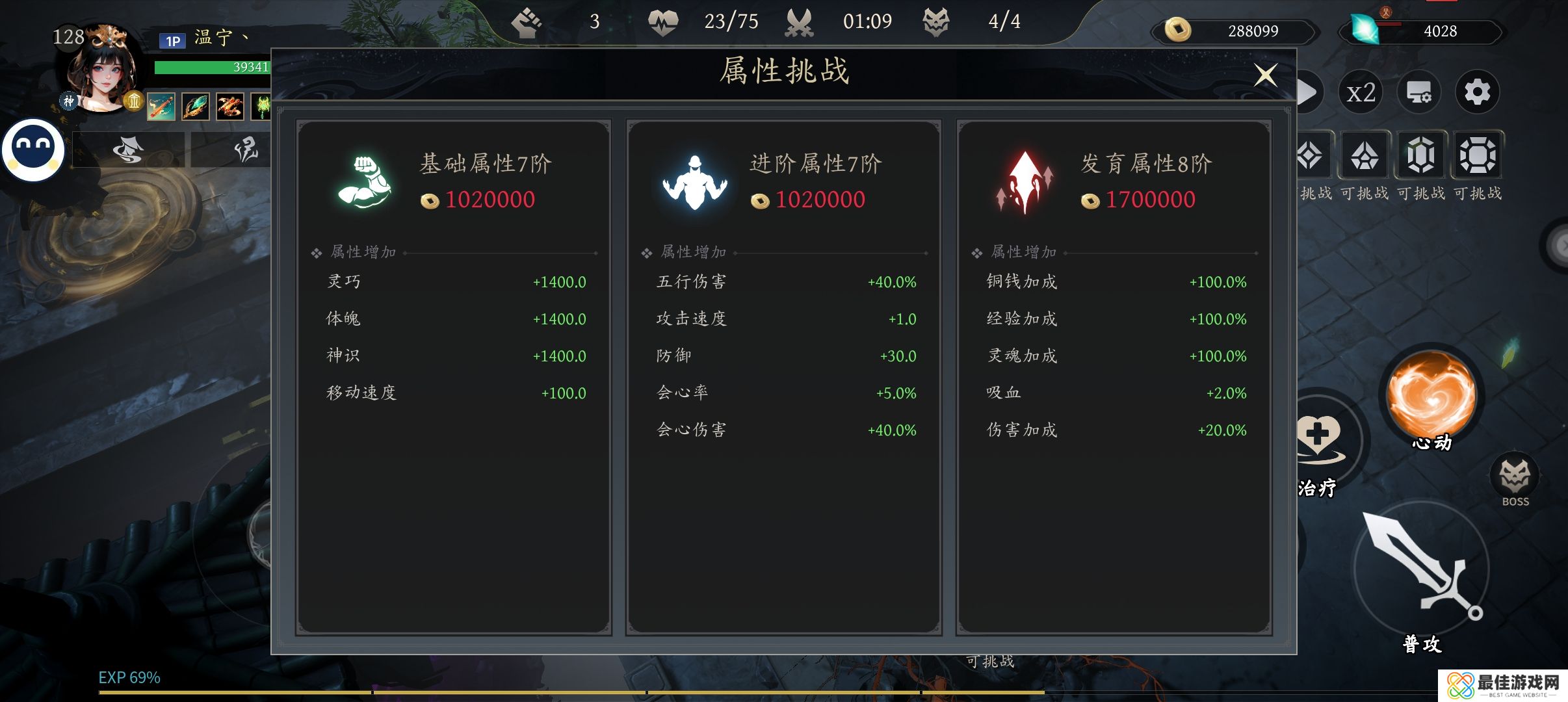Viewport: 1568px width, 702px height.
Task: Open the hexagon 可挑战 challenge icon
Action: (x=1420, y=156)
